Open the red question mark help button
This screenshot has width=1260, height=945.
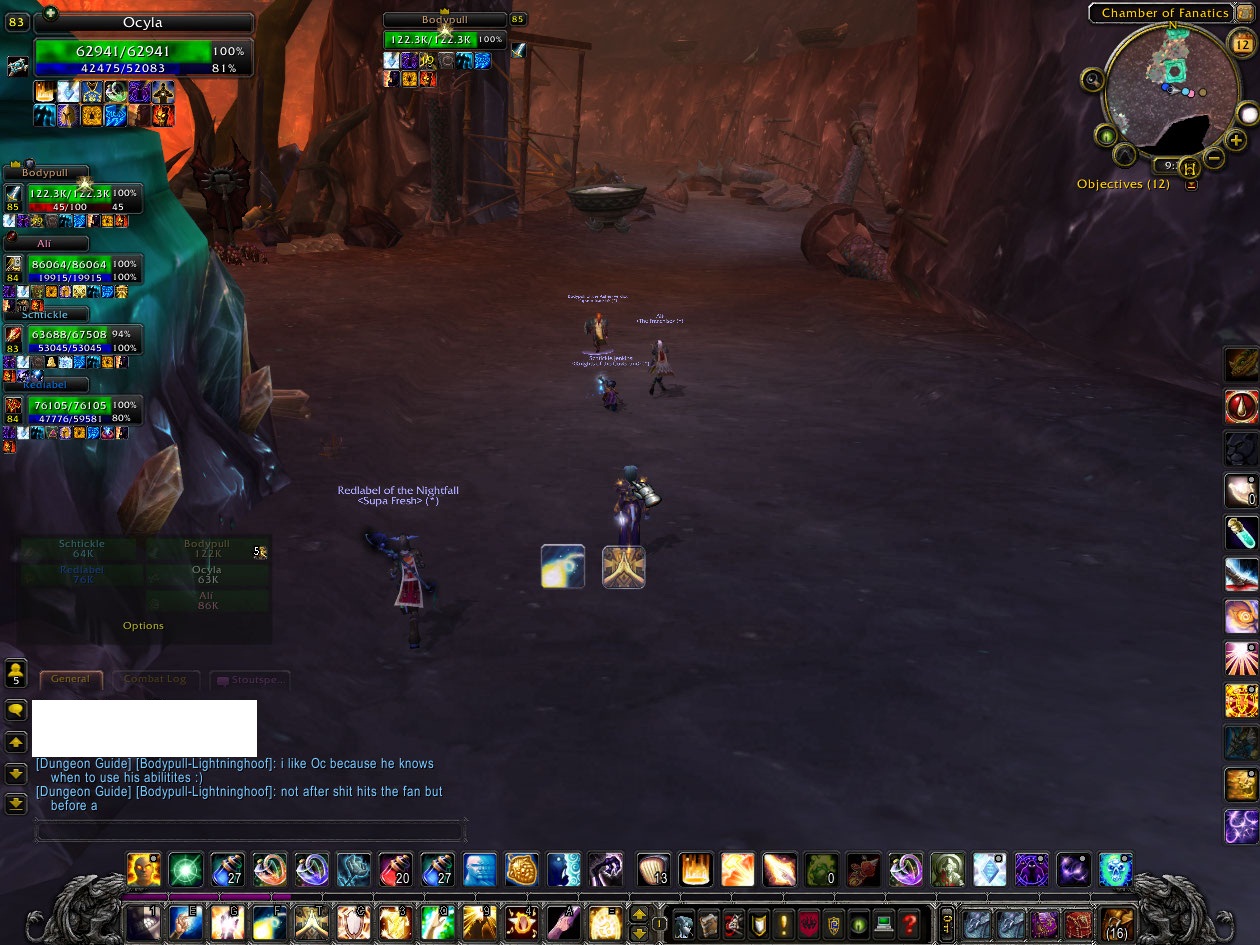[x=908, y=923]
